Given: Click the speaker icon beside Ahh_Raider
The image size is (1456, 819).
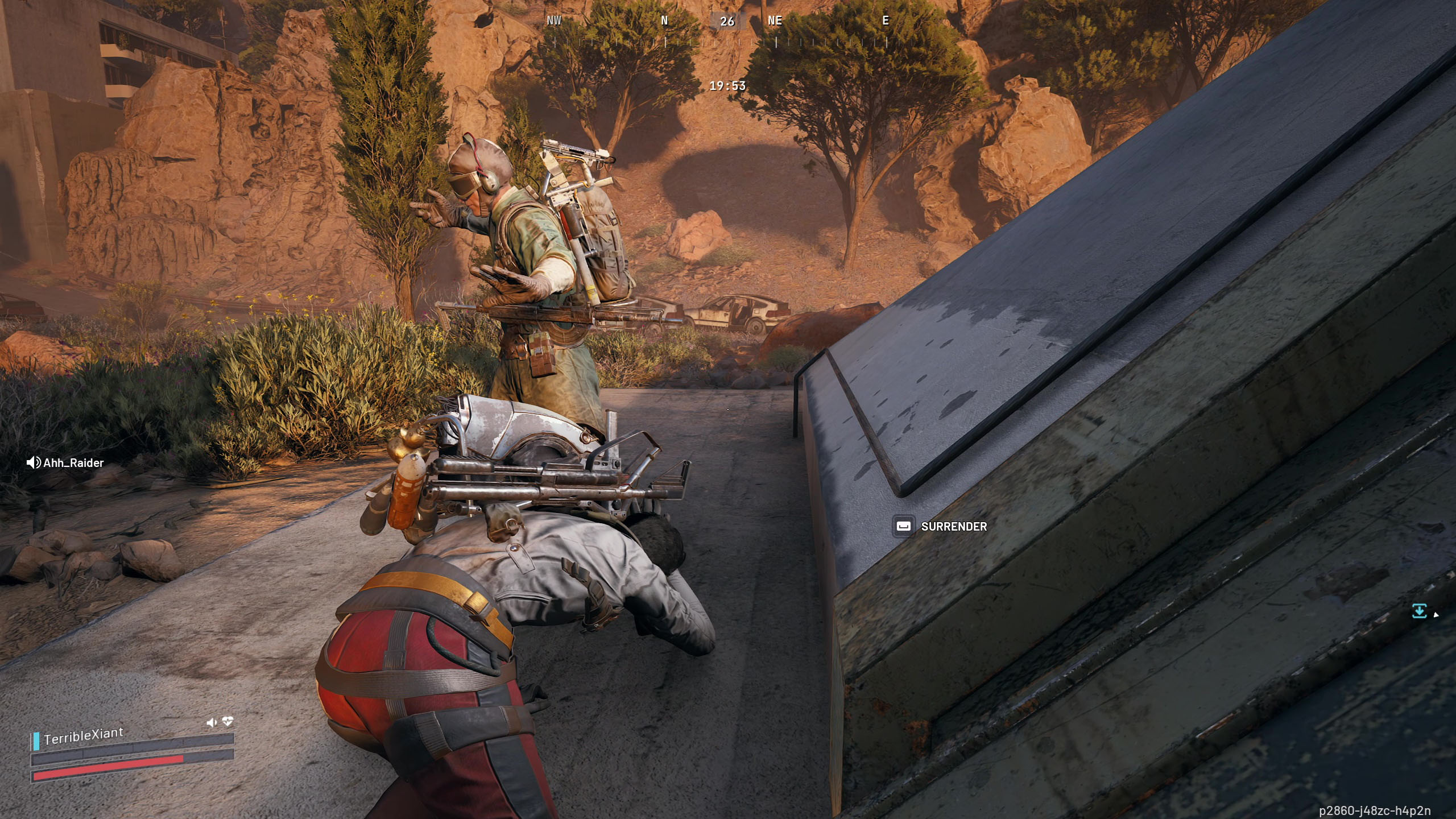Looking at the screenshot, I should (x=34, y=462).
